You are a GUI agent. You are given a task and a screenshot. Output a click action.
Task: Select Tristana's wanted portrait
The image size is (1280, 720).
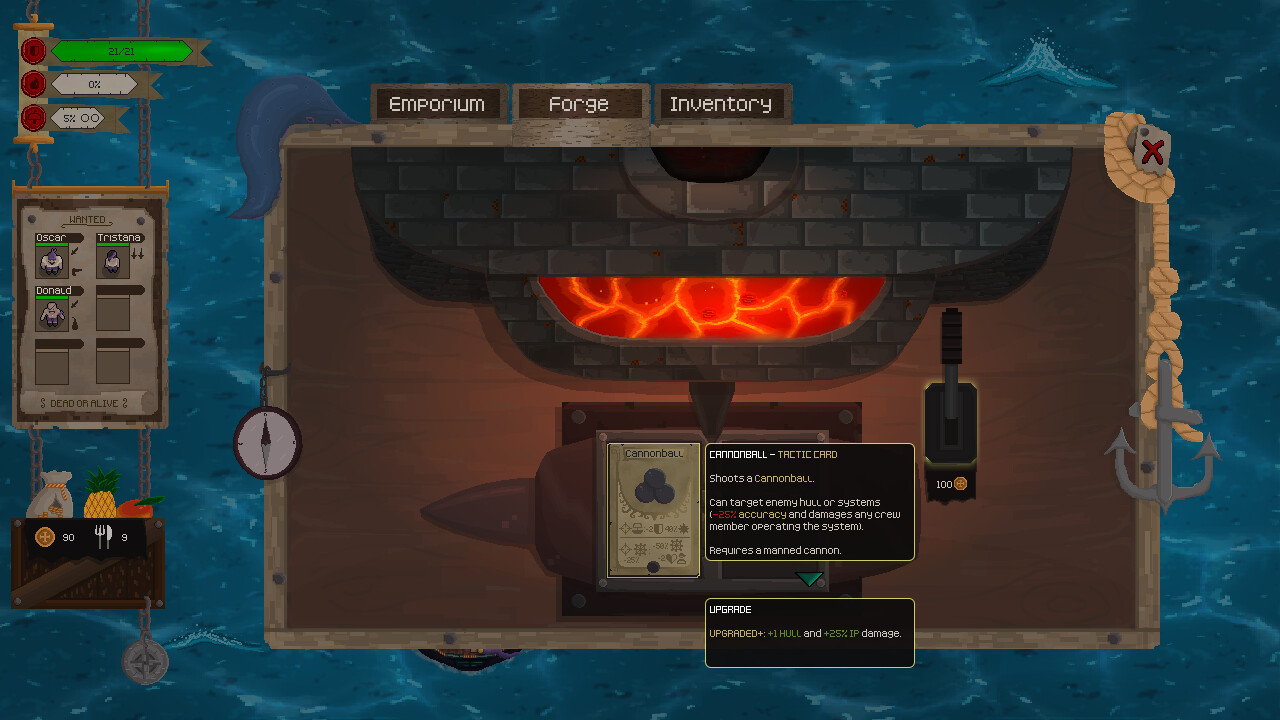coord(112,260)
